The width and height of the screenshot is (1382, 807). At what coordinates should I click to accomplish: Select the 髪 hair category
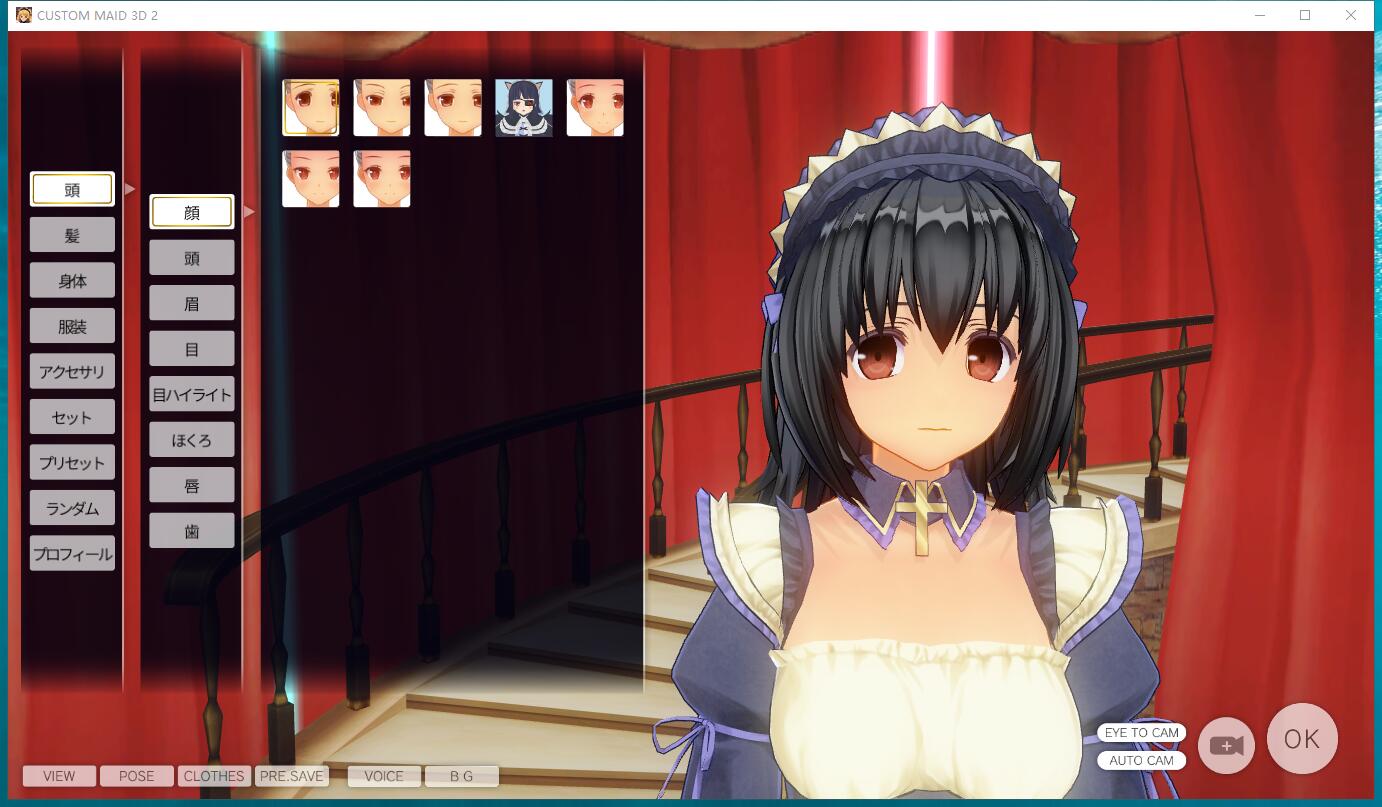72,234
